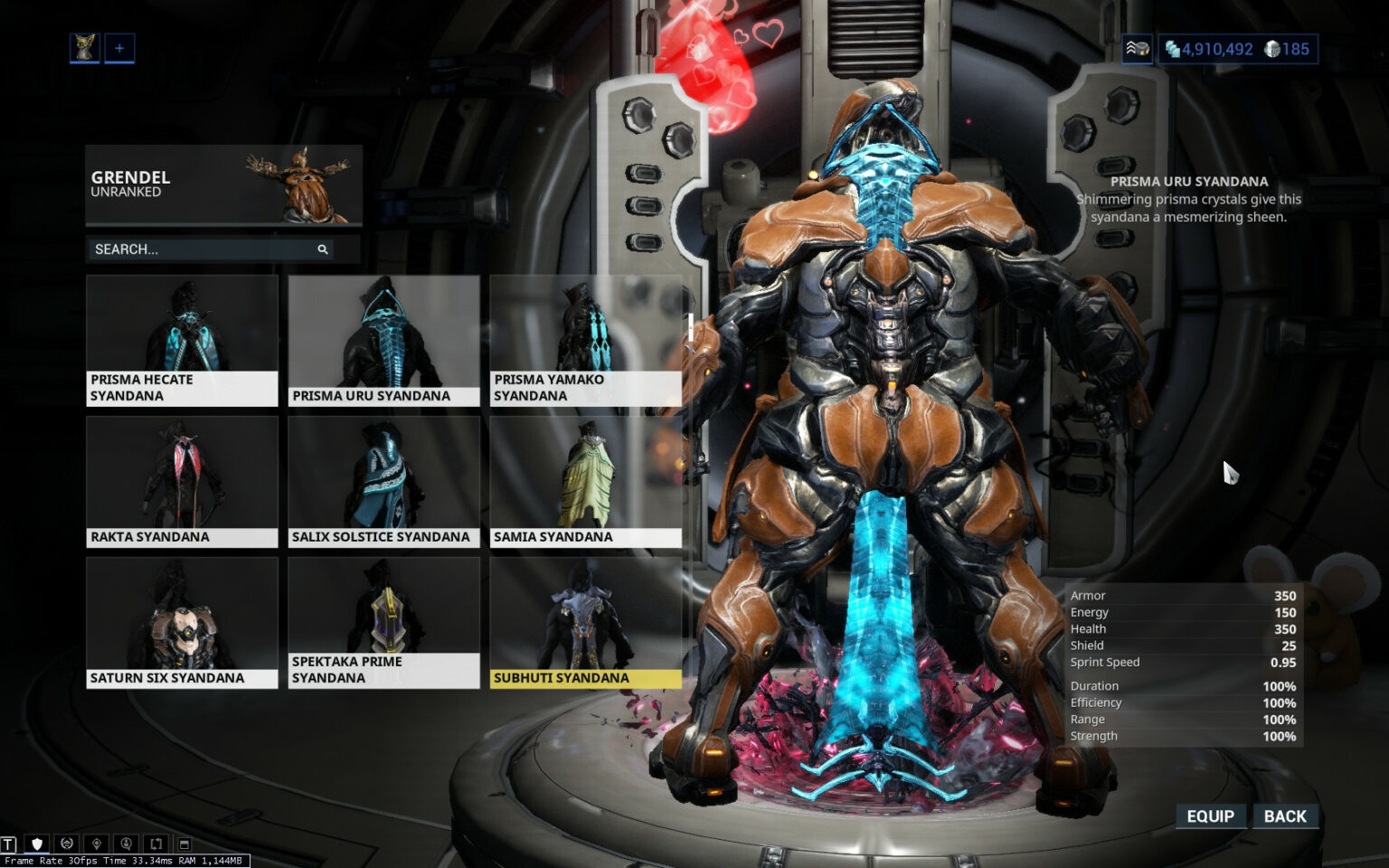Click the waypoint marker icon in bottom bar

[95, 843]
